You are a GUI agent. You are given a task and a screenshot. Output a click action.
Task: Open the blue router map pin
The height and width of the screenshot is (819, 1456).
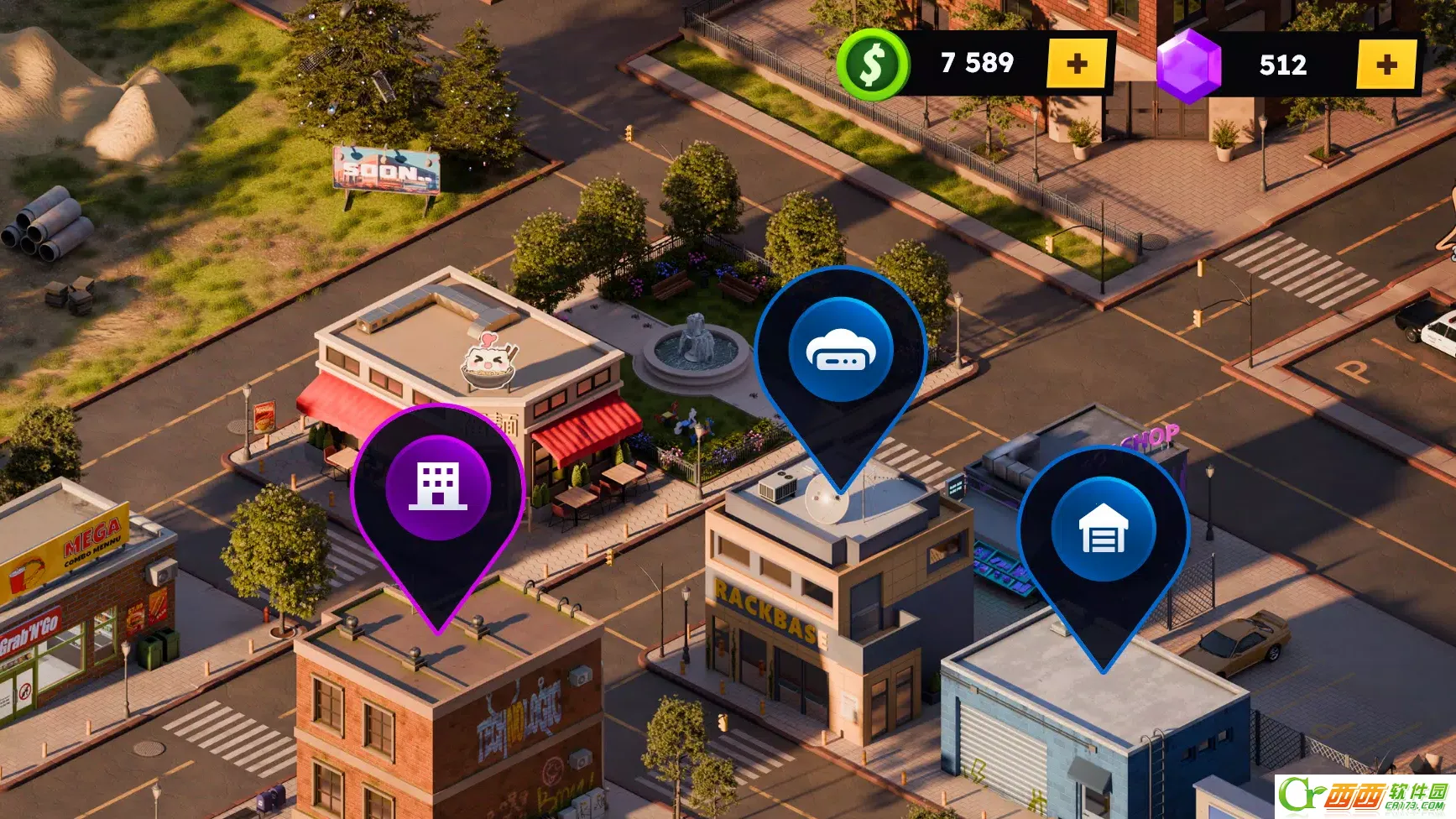[840, 351]
